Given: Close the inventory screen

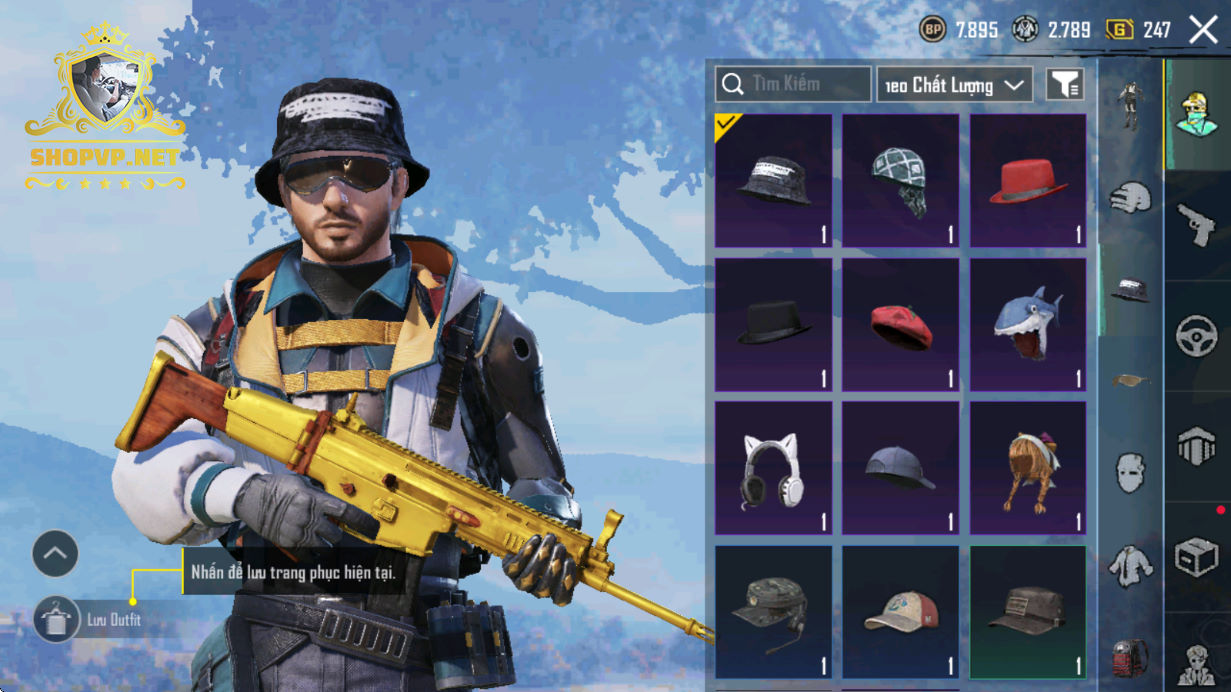Looking at the screenshot, I should coord(1203,30).
